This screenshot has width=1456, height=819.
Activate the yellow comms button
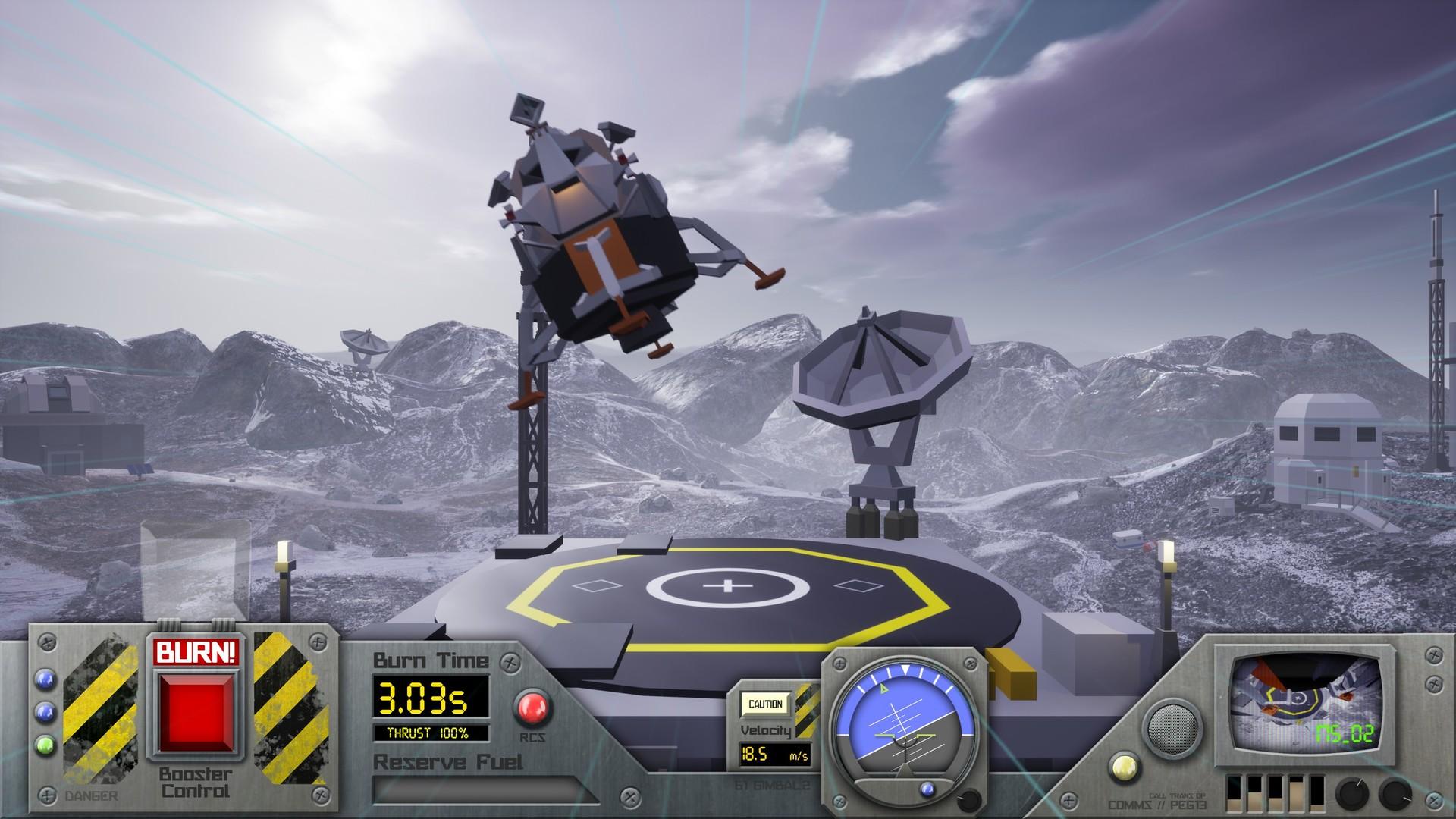1125,768
